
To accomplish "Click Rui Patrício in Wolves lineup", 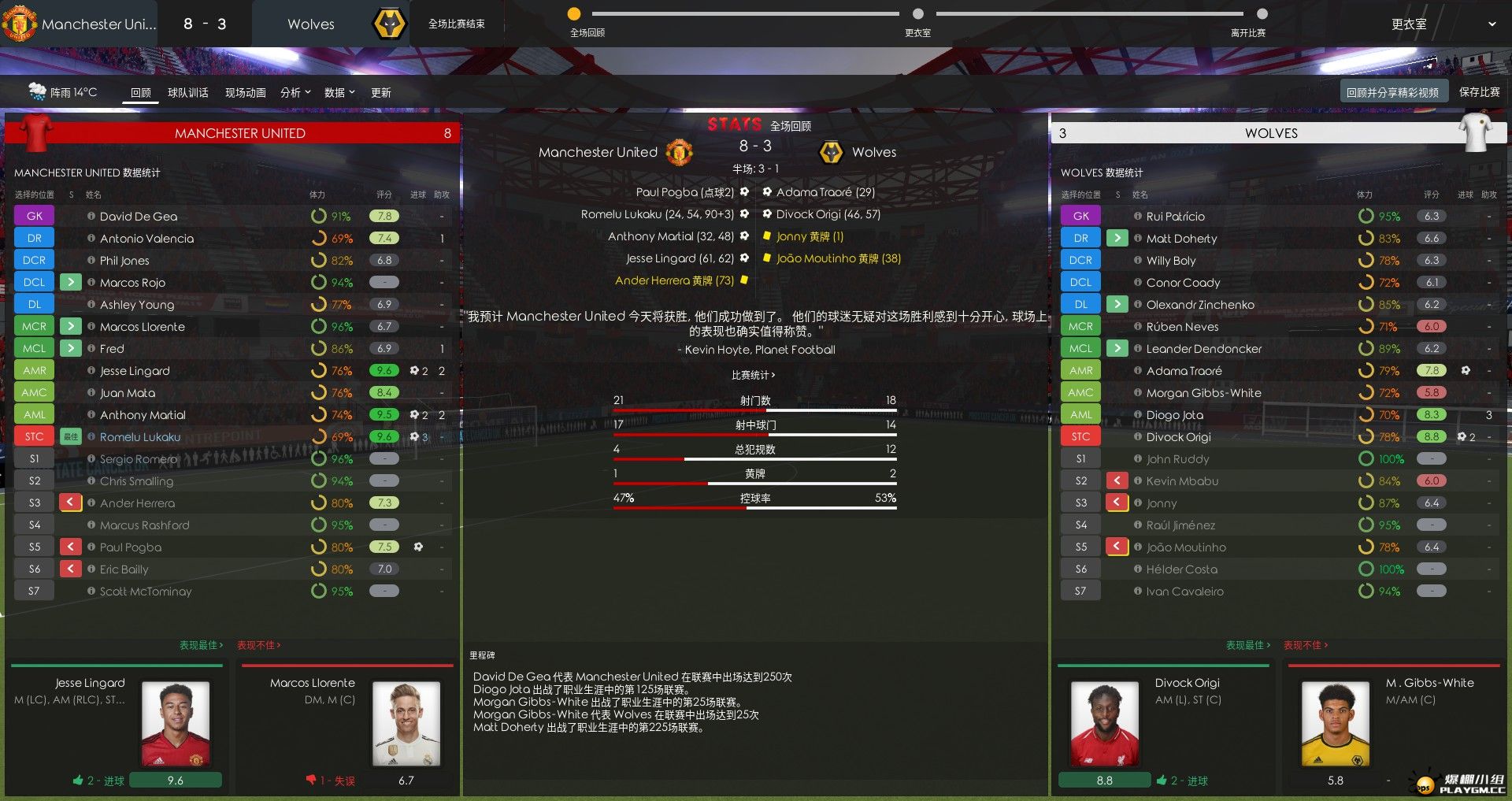I will (1175, 217).
